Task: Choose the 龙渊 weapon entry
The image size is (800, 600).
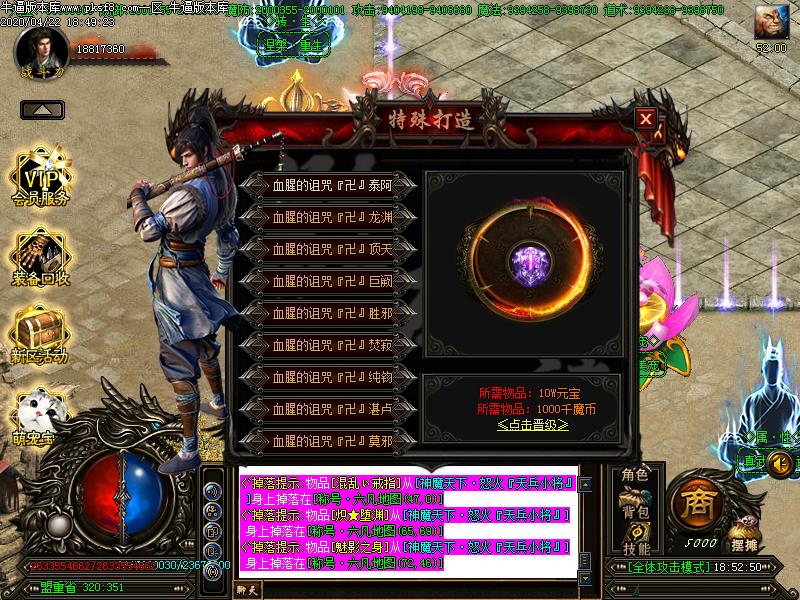Action: click(x=330, y=216)
